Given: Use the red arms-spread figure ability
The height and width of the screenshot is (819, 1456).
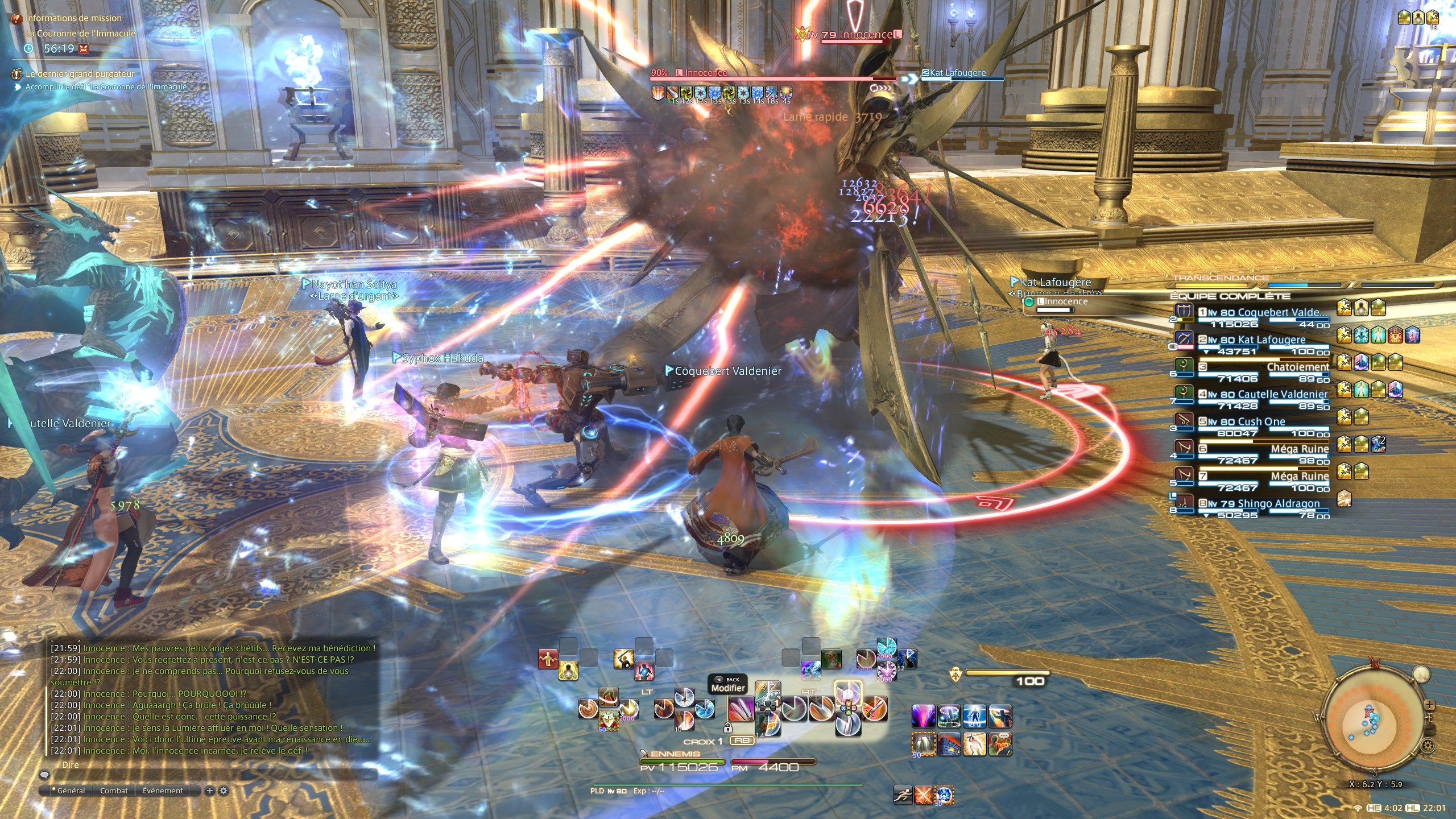Looking at the screenshot, I should (x=548, y=659).
